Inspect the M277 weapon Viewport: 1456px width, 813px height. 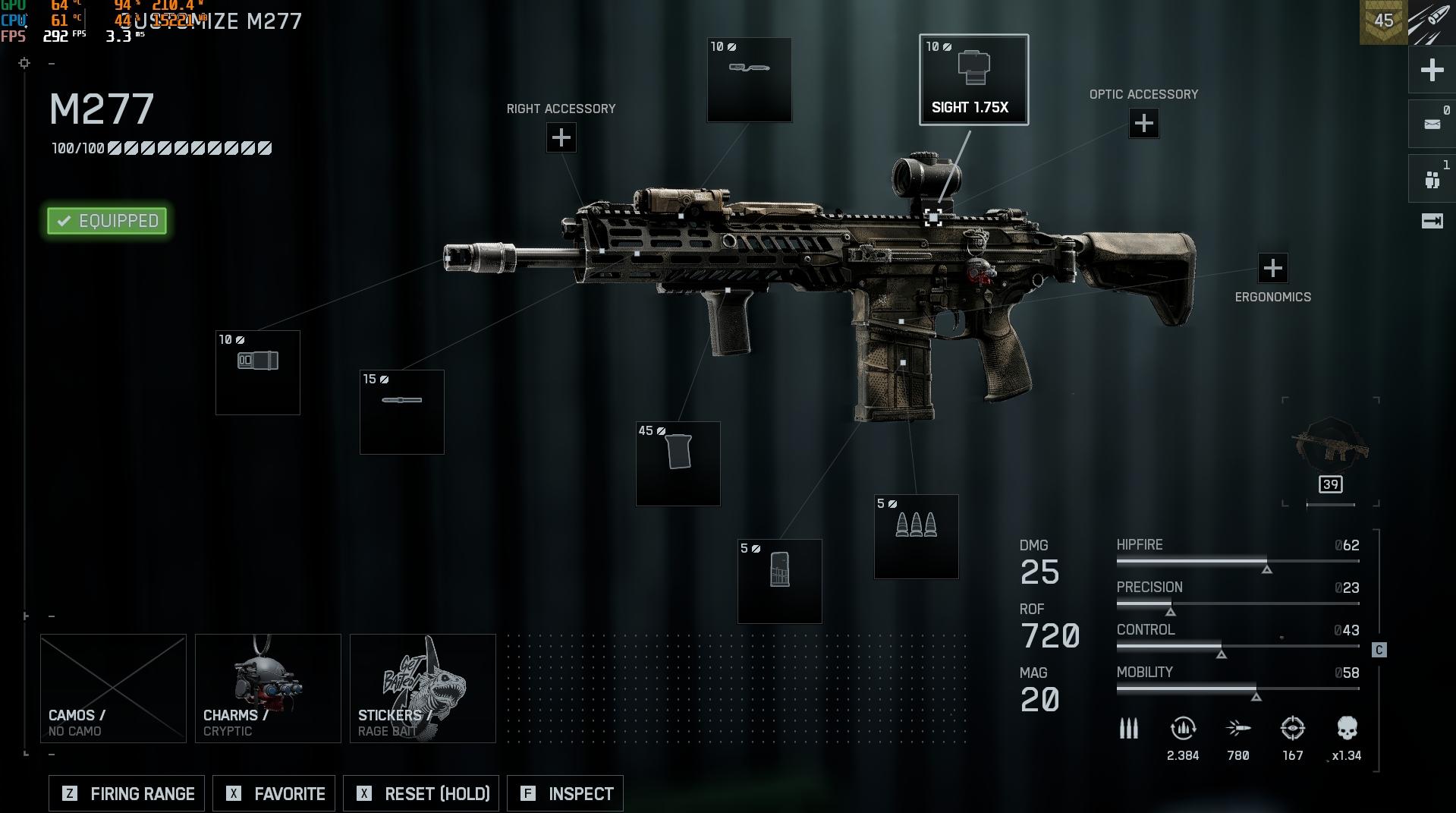pos(565,794)
